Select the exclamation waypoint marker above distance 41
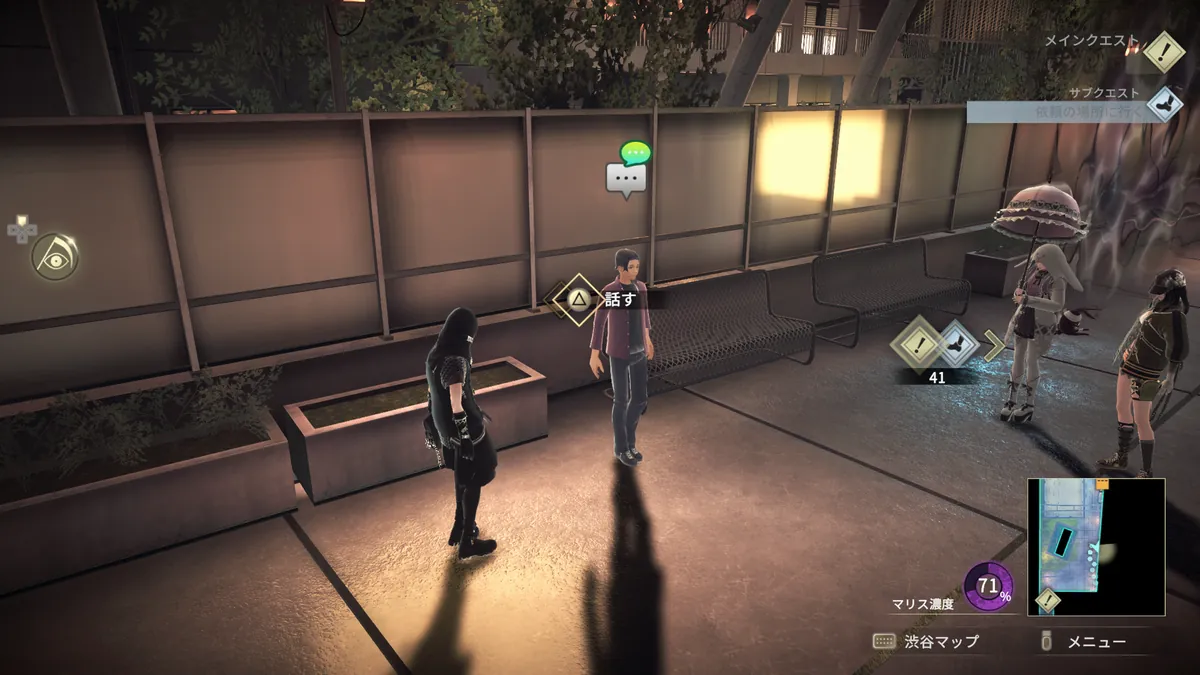This screenshot has height=675, width=1200. (917, 343)
